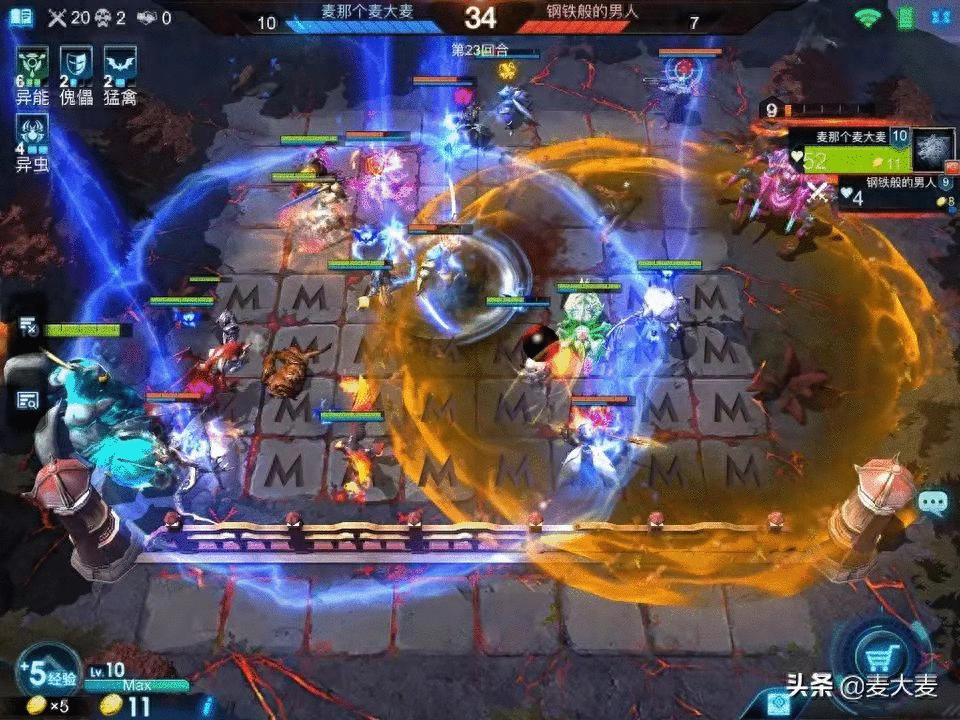Click the player avatar portrait thumbnail
Screen dimensions: 960x720
(x=933, y=149)
